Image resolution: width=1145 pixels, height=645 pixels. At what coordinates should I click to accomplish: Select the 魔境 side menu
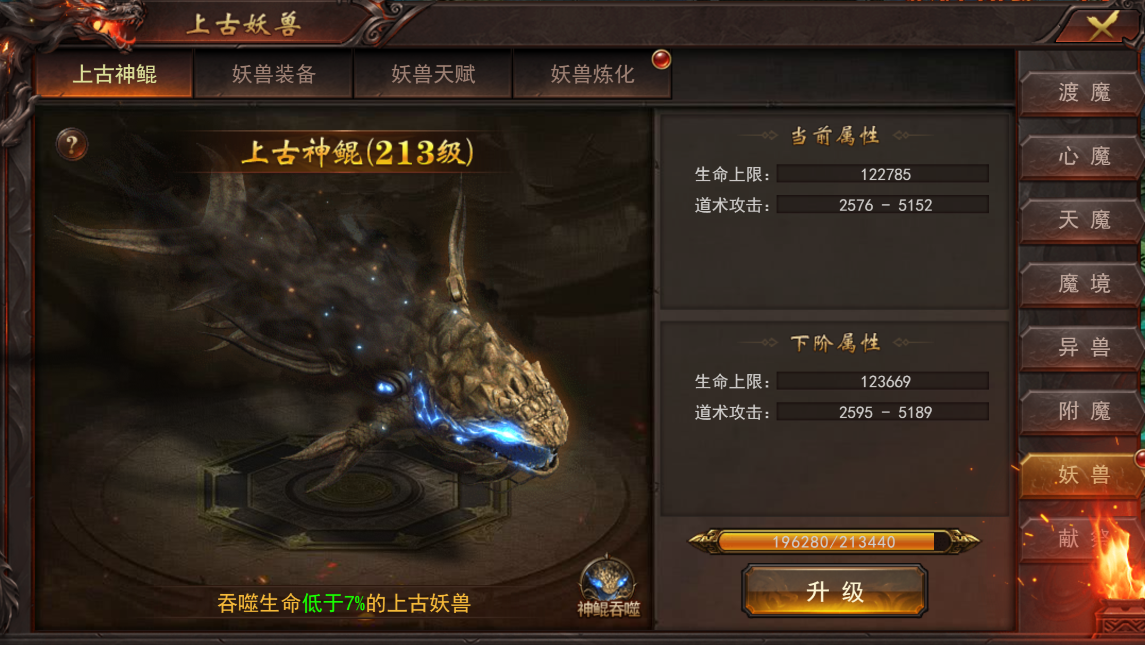1084,284
